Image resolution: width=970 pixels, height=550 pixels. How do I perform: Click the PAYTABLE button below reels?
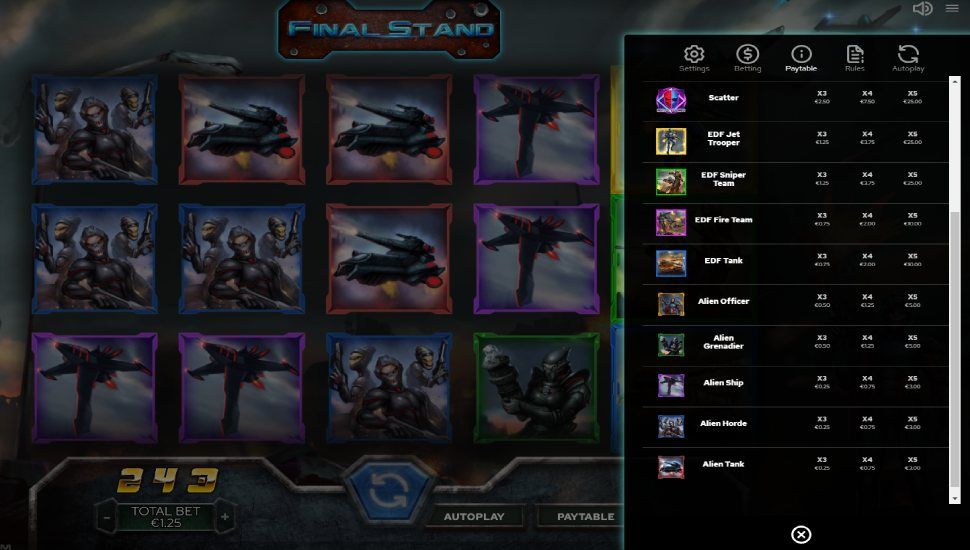(585, 517)
